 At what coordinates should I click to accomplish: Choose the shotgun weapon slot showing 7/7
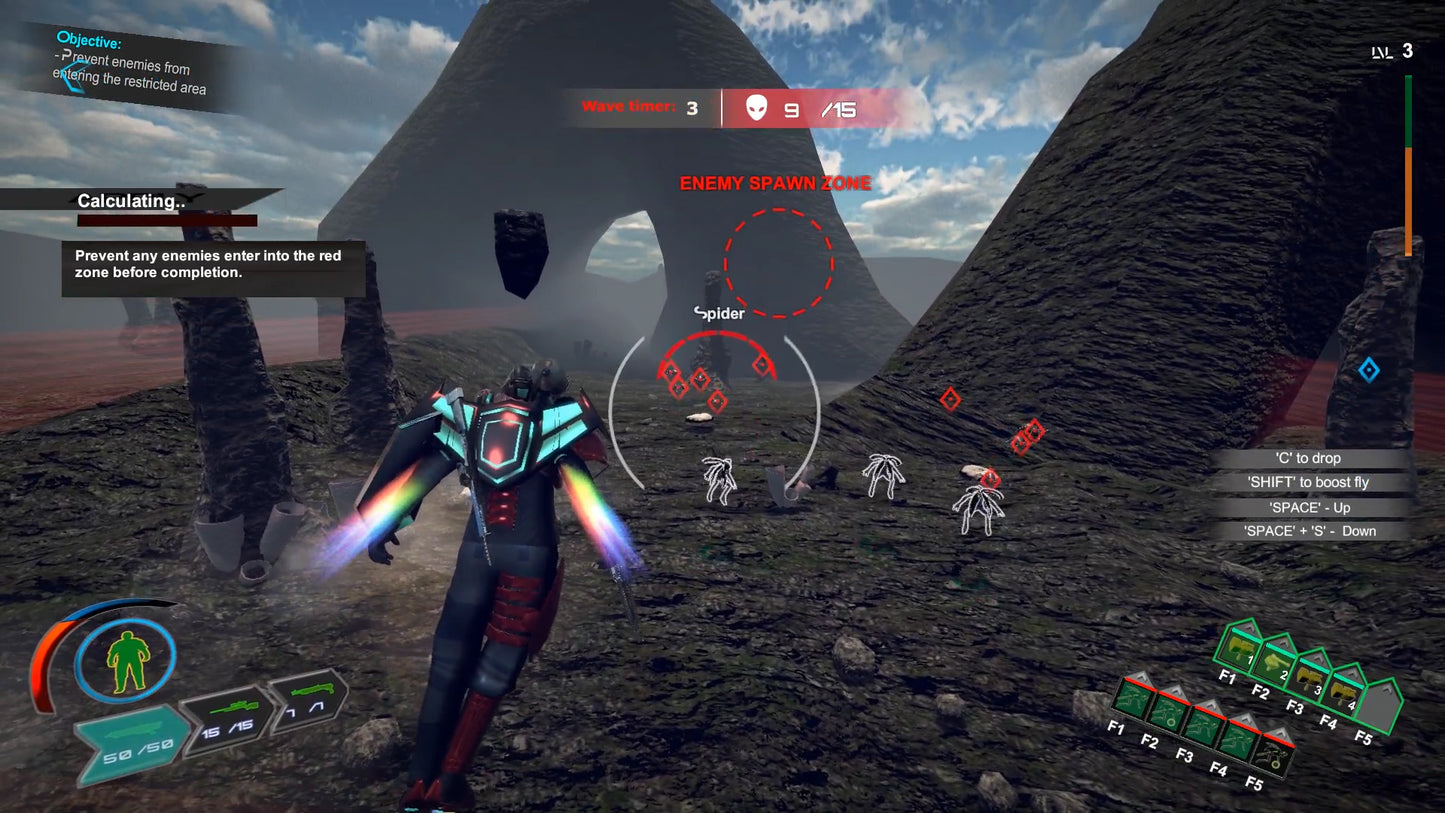click(308, 700)
